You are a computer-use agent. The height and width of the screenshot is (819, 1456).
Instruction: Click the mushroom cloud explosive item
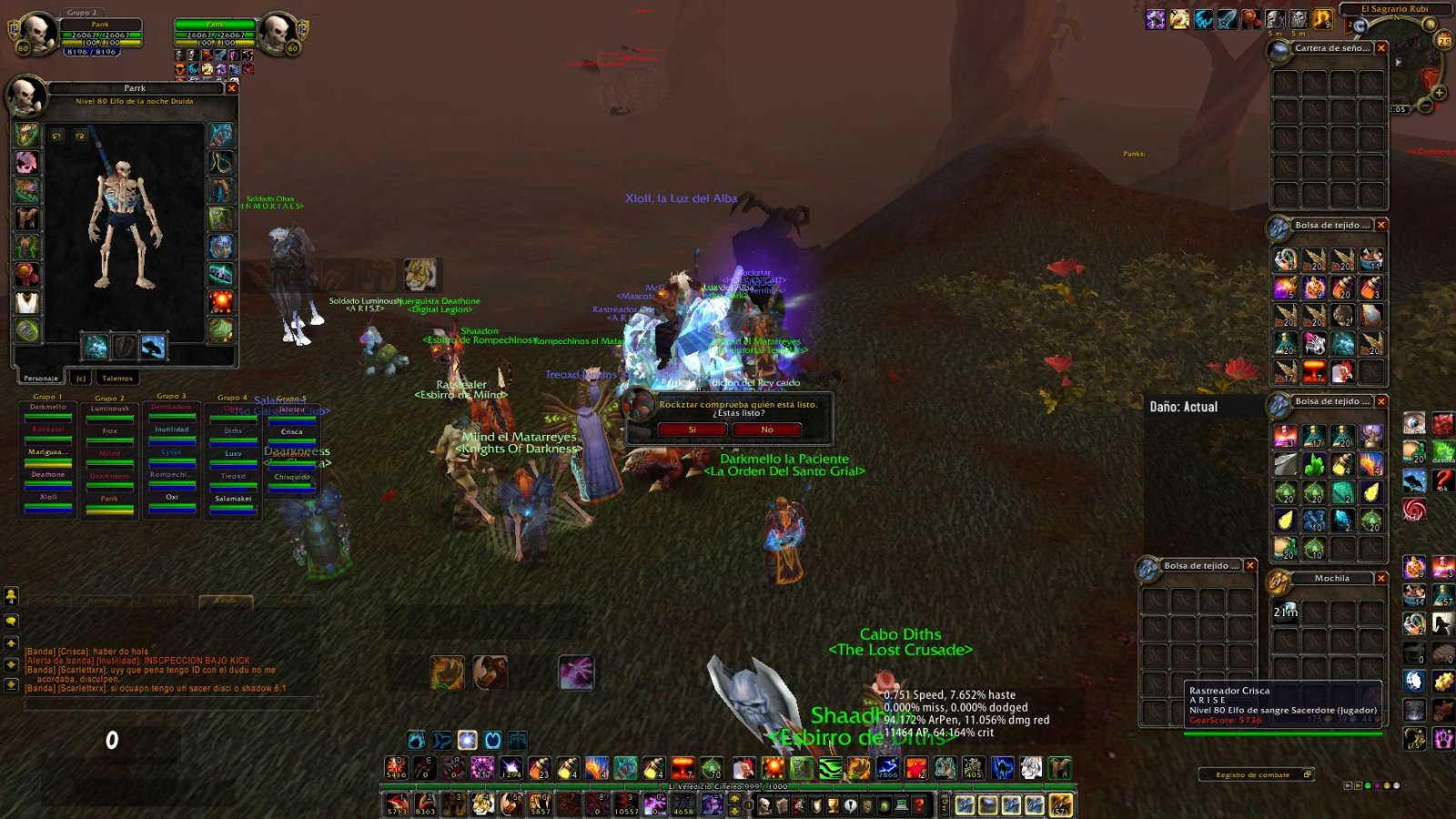coord(1314,371)
